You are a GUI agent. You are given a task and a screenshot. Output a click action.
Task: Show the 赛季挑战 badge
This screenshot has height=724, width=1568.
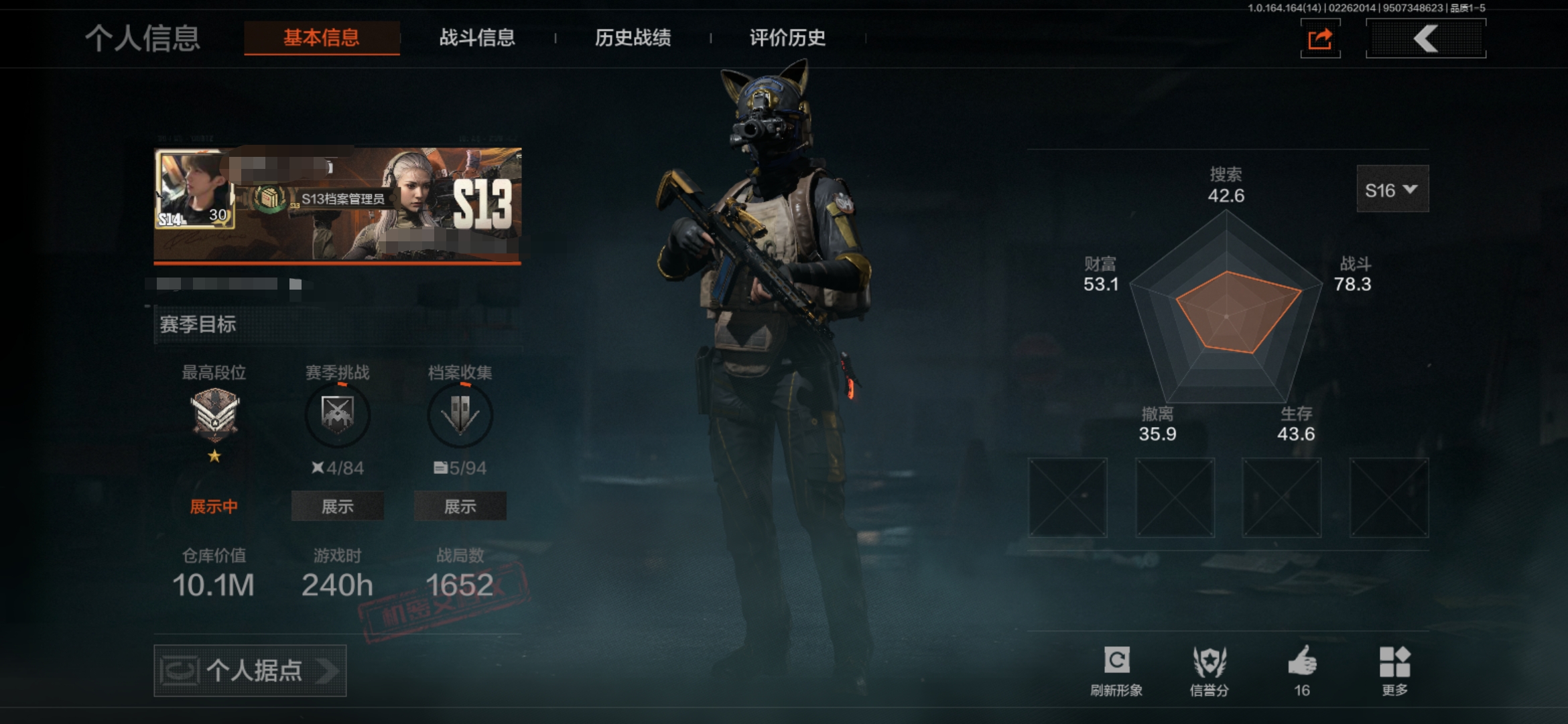tap(337, 506)
